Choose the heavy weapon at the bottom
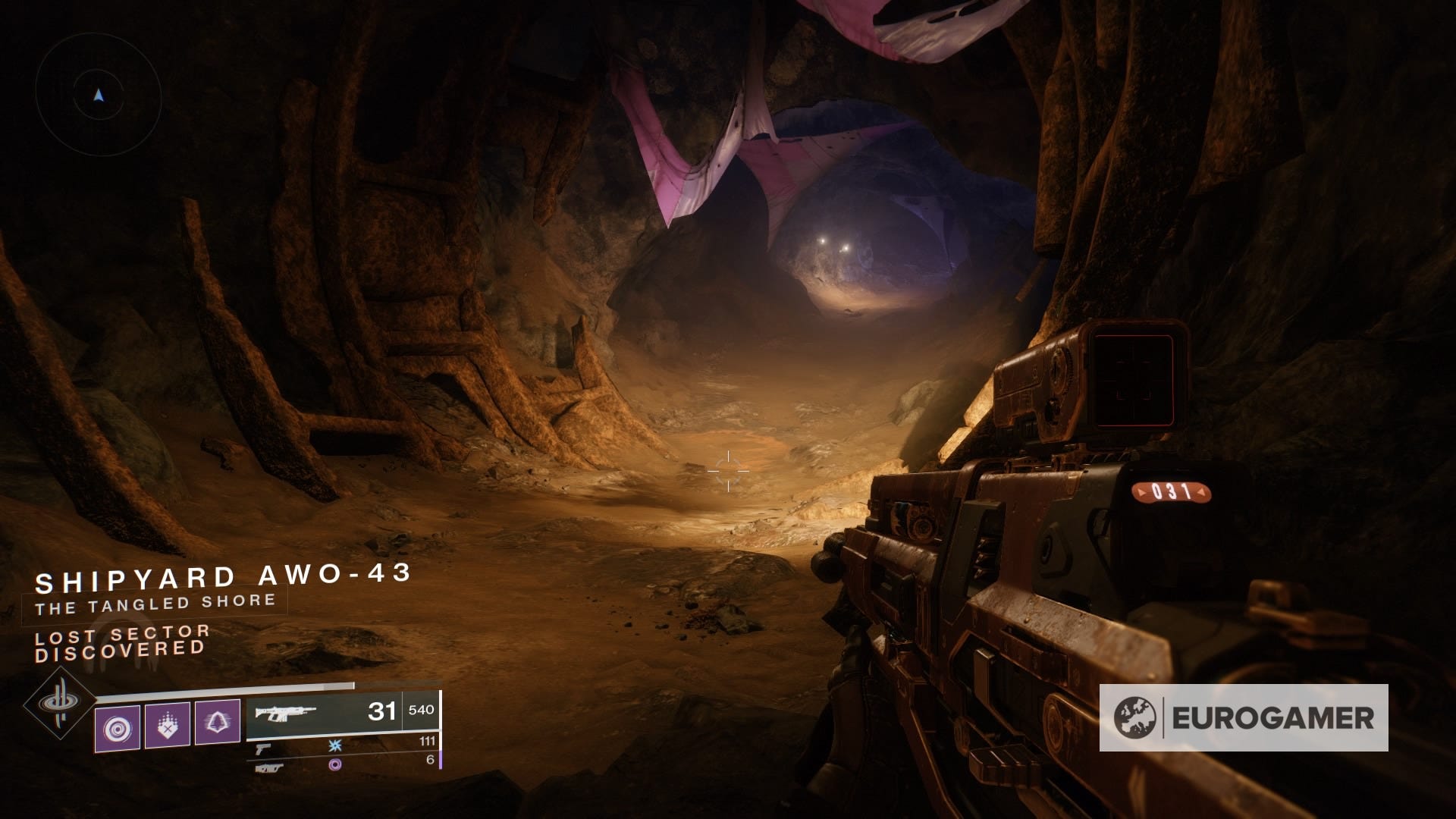This screenshot has height=819, width=1456. point(268,767)
